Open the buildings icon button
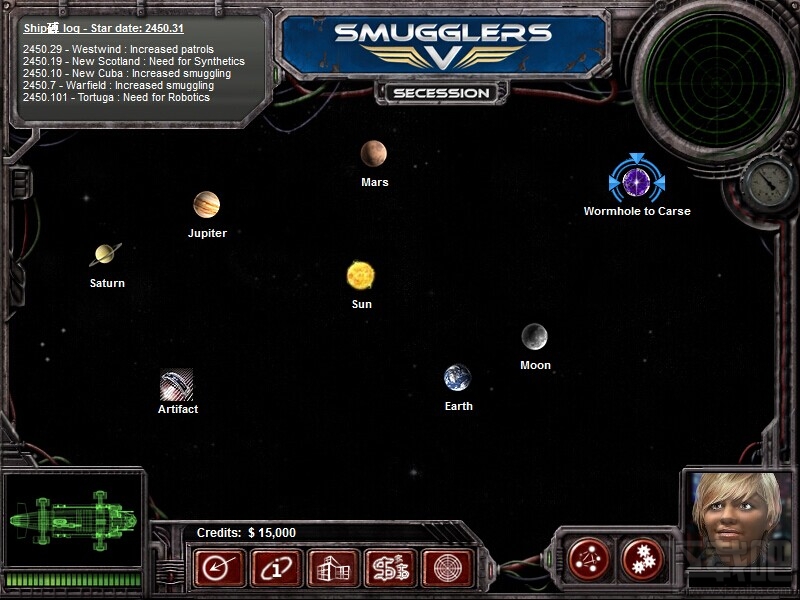This screenshot has width=800, height=600. (333, 569)
